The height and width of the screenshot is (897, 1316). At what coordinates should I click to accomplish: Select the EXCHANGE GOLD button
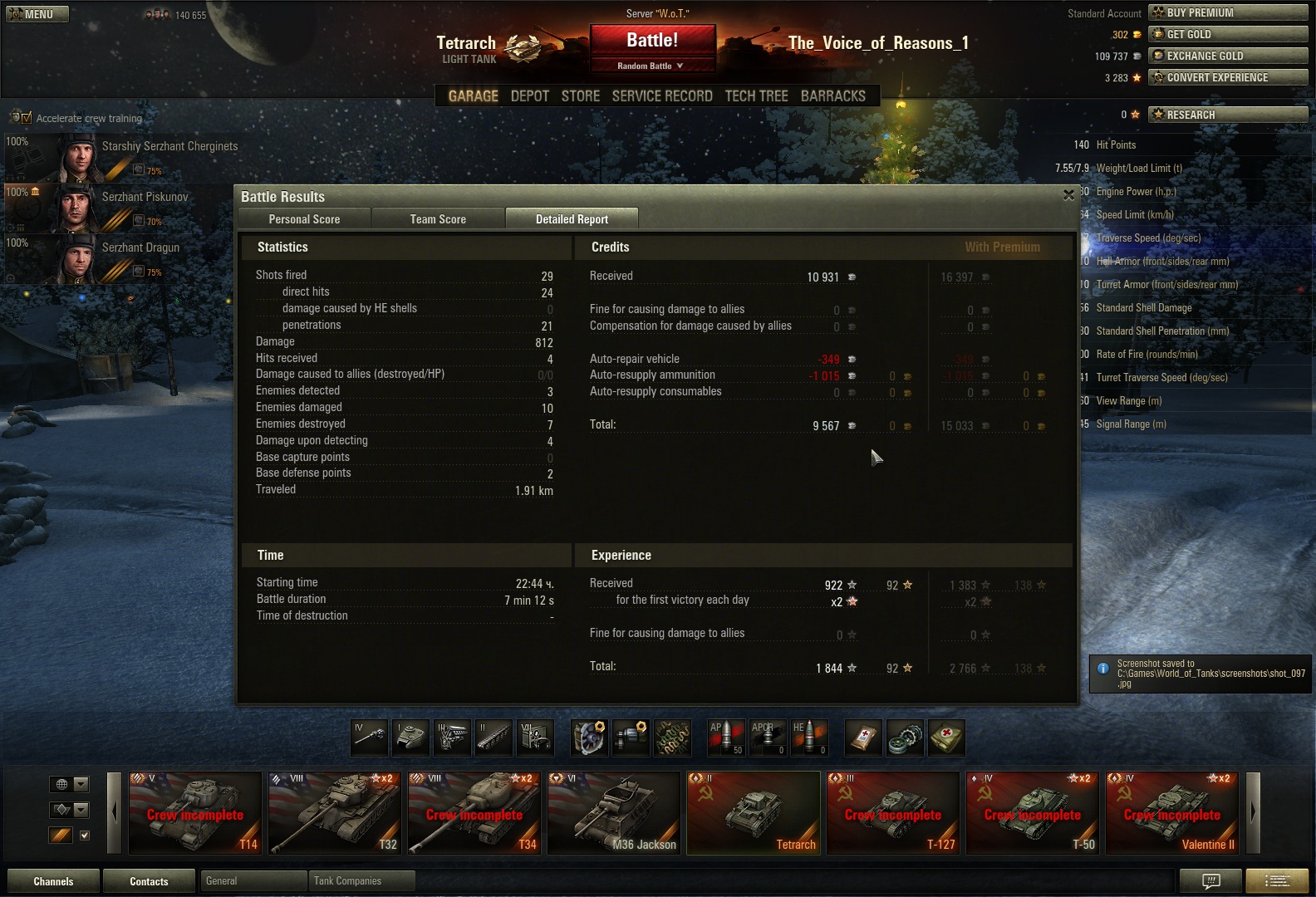pos(1227,56)
